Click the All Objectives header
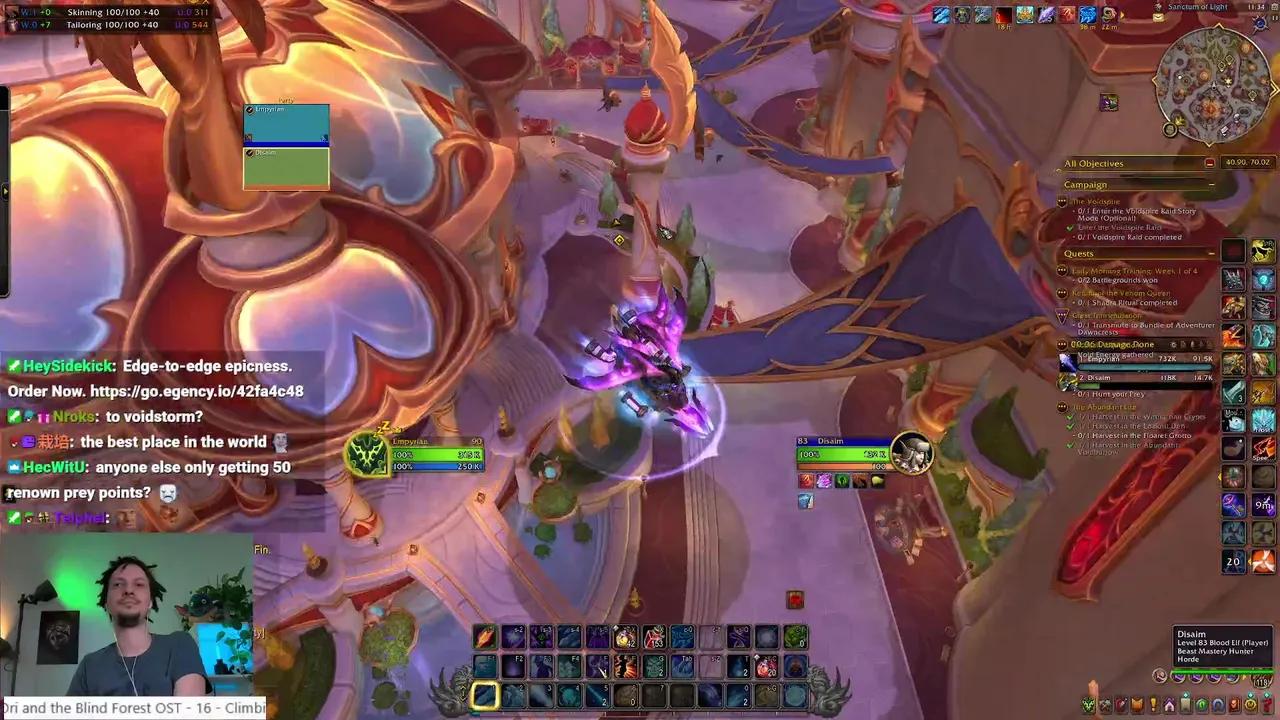This screenshot has height=720, width=1280. click(x=1095, y=164)
